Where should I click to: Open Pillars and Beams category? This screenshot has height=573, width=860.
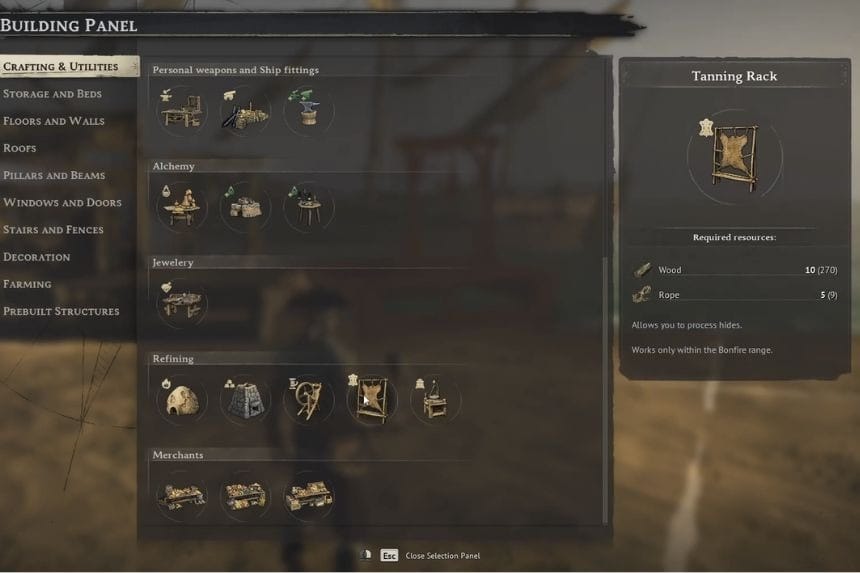coord(54,175)
